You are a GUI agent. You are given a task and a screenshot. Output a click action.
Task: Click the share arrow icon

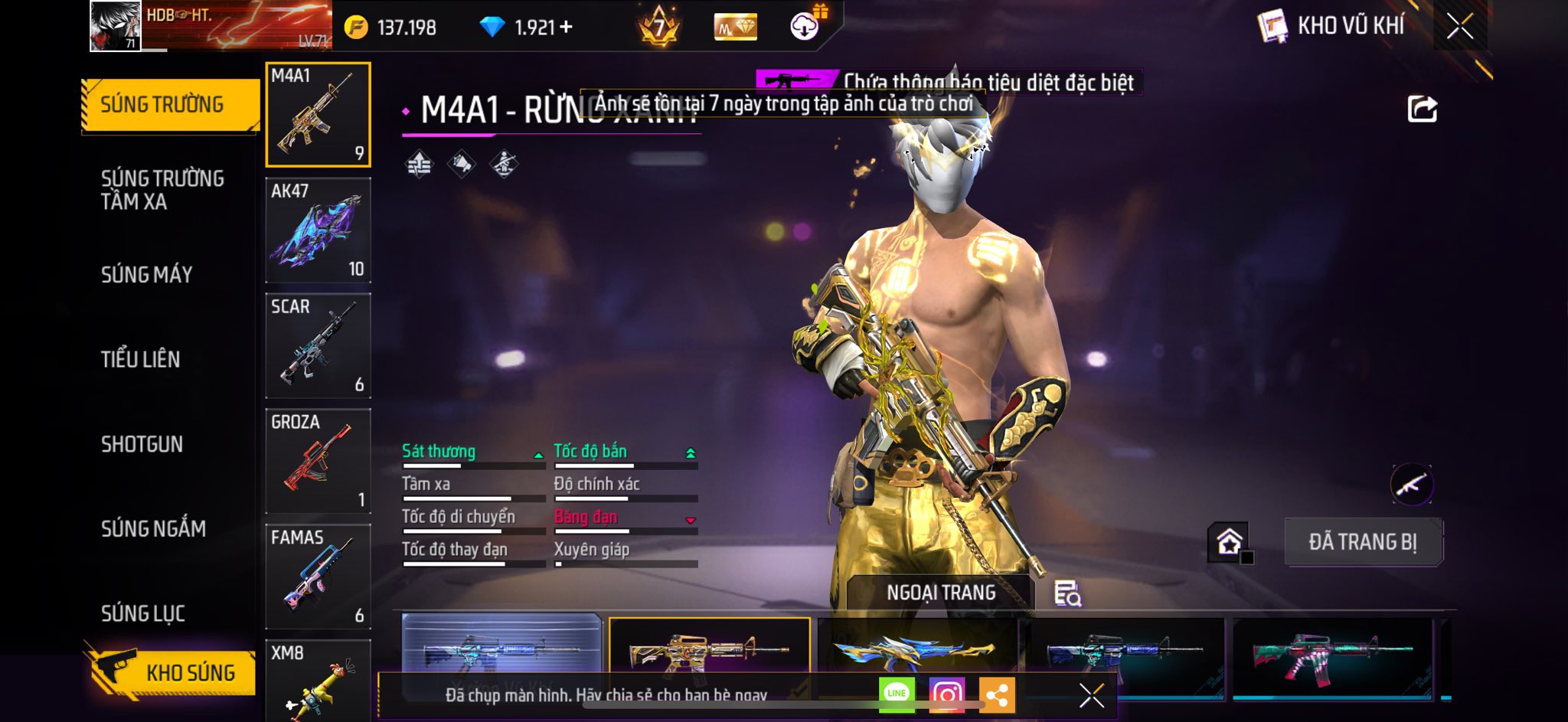[1422, 109]
